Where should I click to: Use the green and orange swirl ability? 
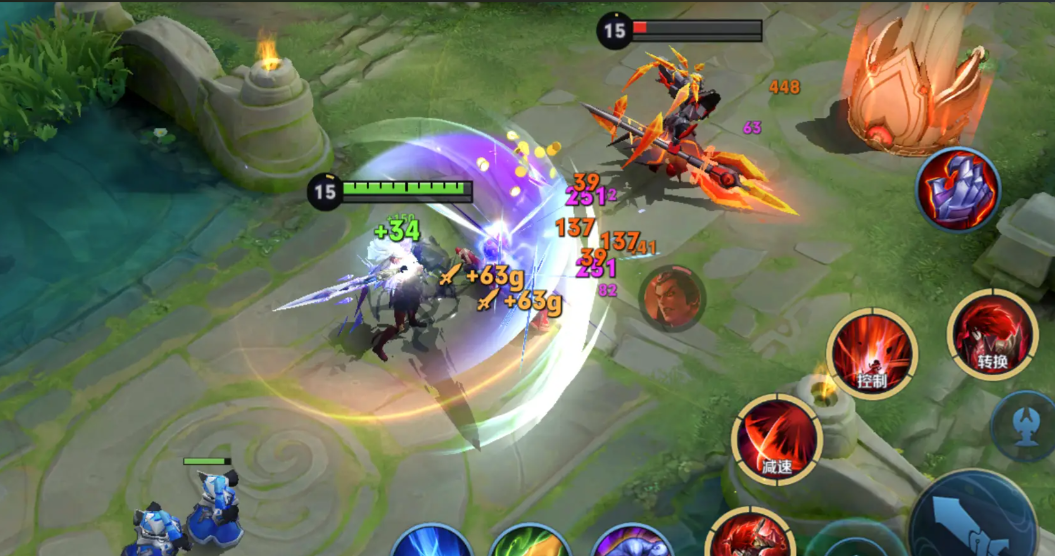tap(530, 543)
